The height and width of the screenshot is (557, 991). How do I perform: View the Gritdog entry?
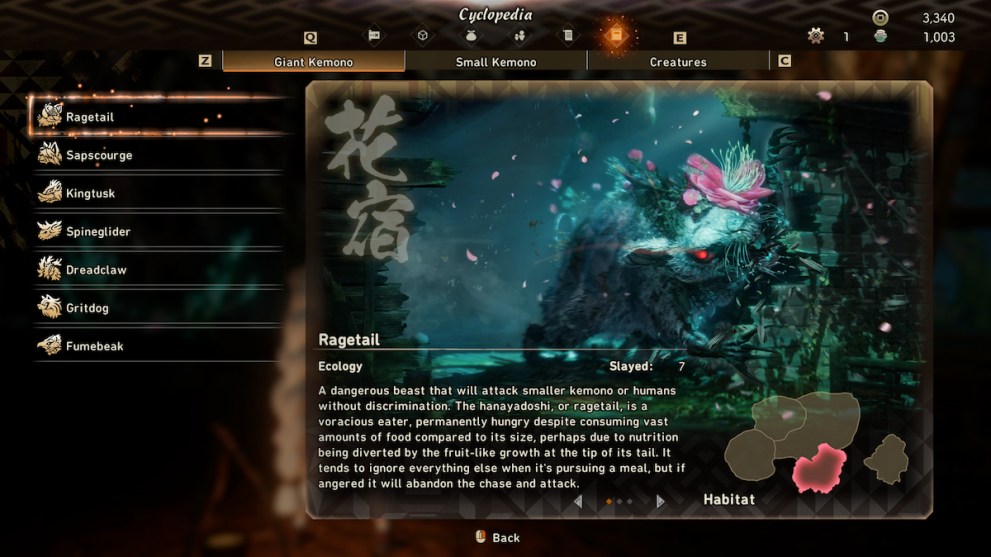pos(87,308)
